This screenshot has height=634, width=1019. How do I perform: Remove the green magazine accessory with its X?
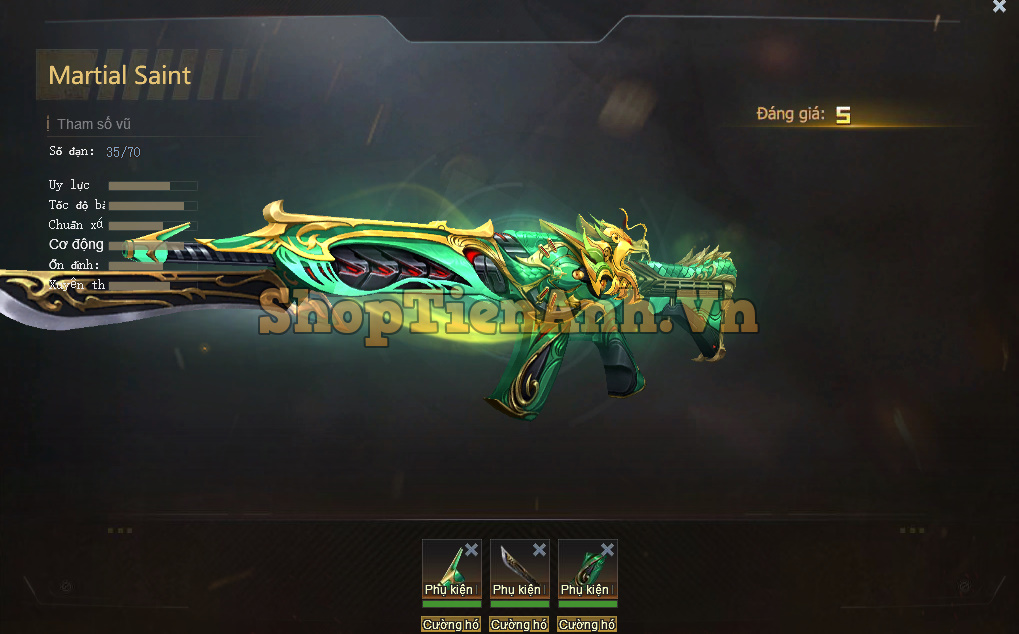coord(607,550)
